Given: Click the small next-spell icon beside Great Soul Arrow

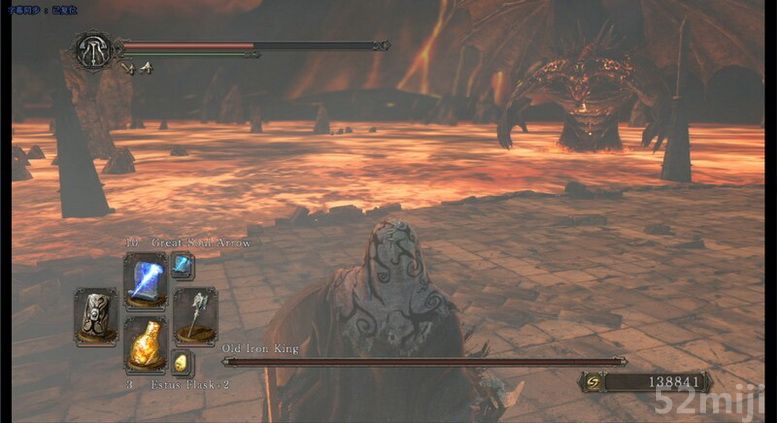Looking at the screenshot, I should (x=182, y=265).
